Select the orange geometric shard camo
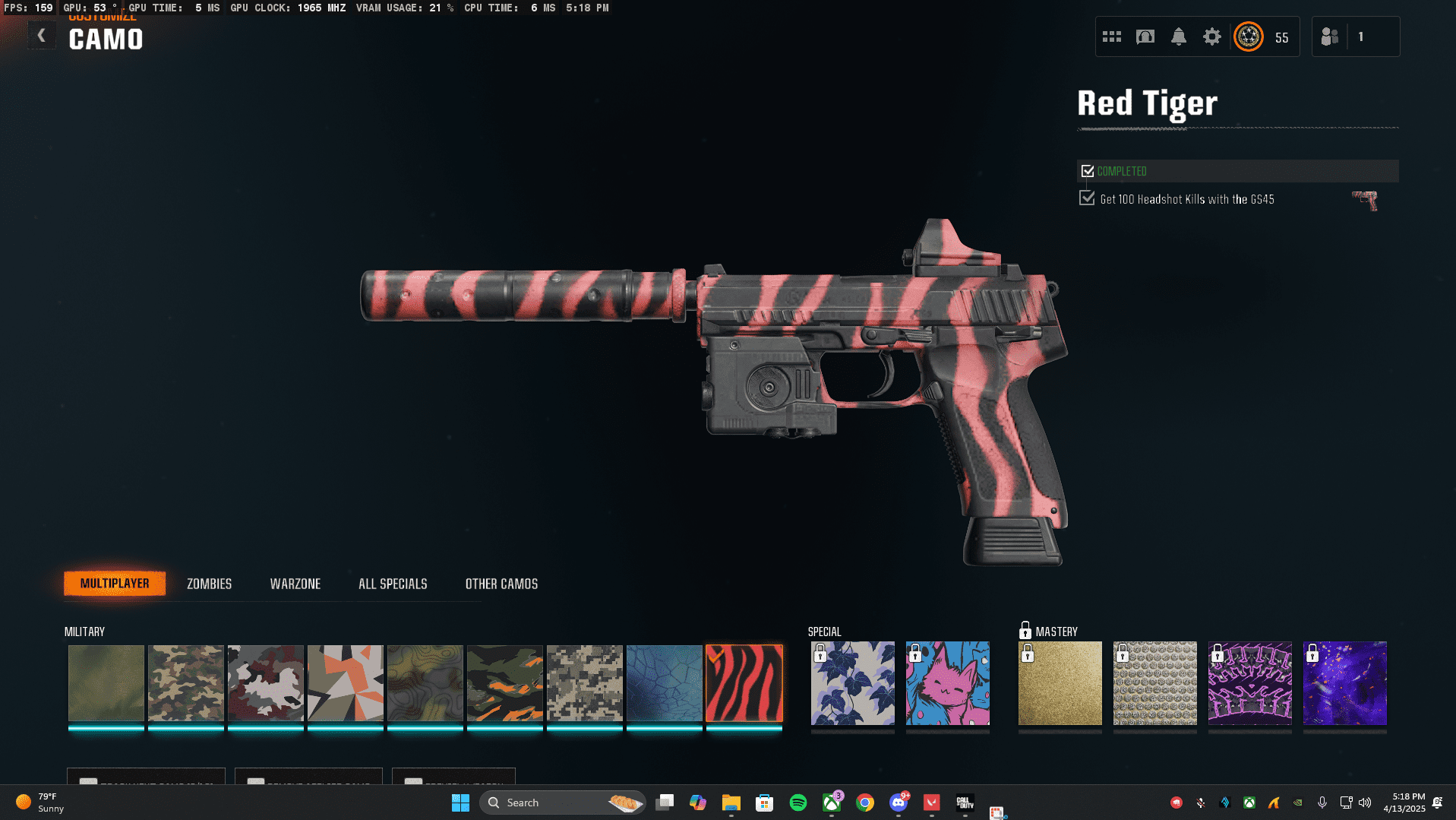 tap(345, 683)
